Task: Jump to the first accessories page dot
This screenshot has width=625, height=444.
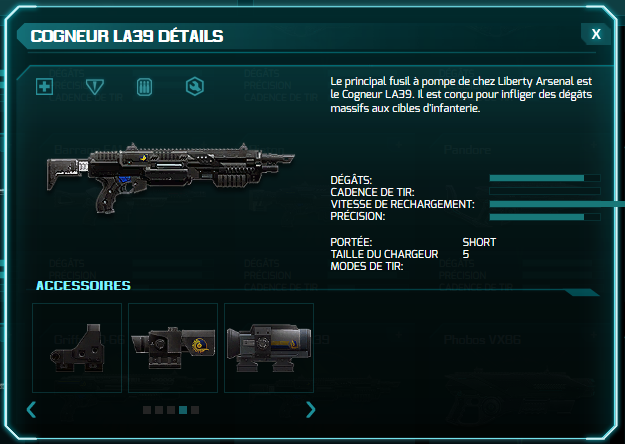Action: tap(147, 410)
